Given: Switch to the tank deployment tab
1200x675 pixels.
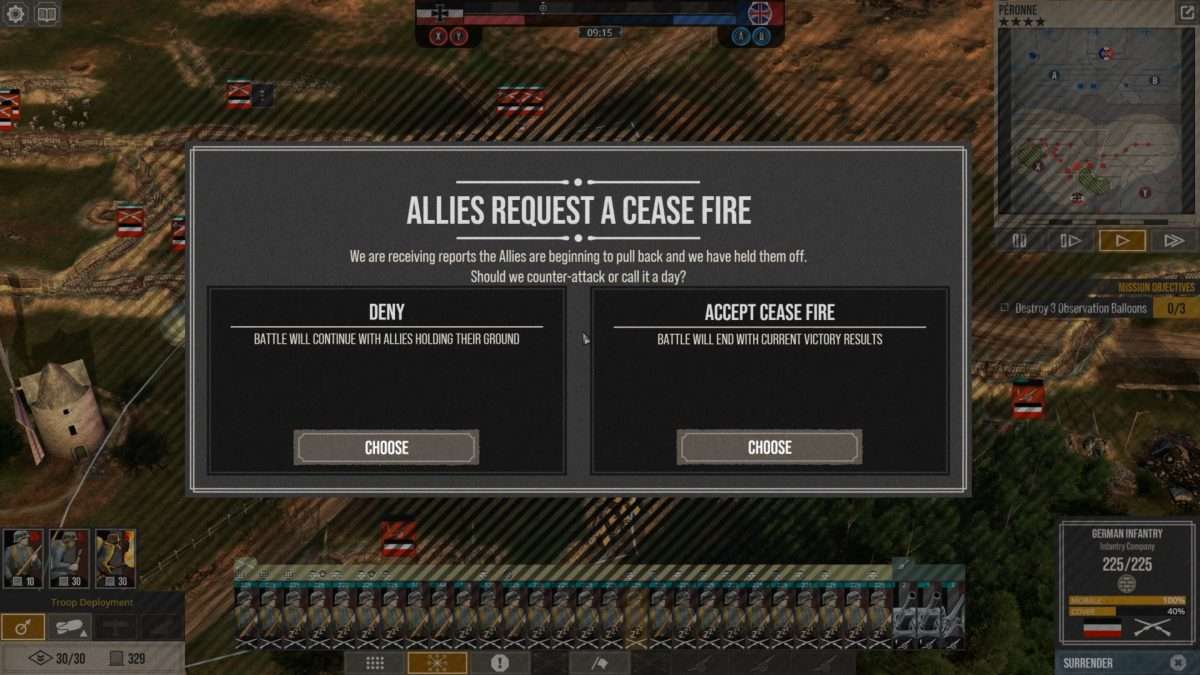Looking at the screenshot, I should click(69, 627).
